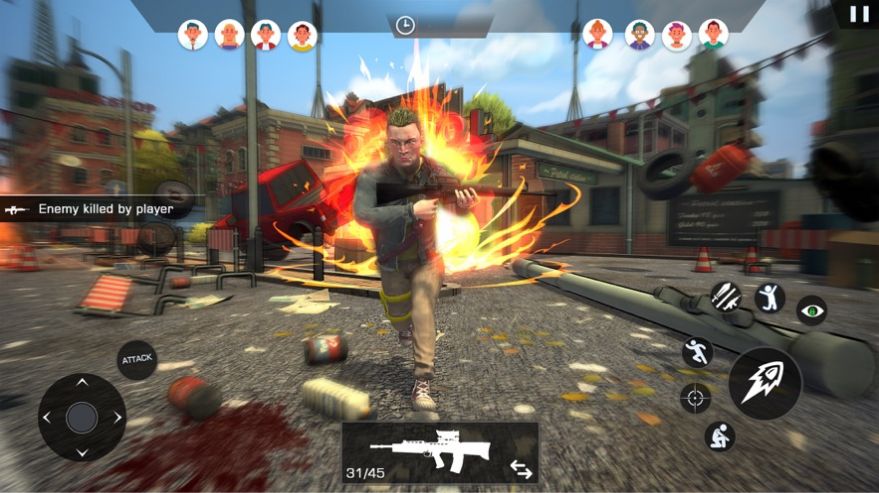
Task: Tap the joystick's right arrow
Action: click(x=116, y=417)
